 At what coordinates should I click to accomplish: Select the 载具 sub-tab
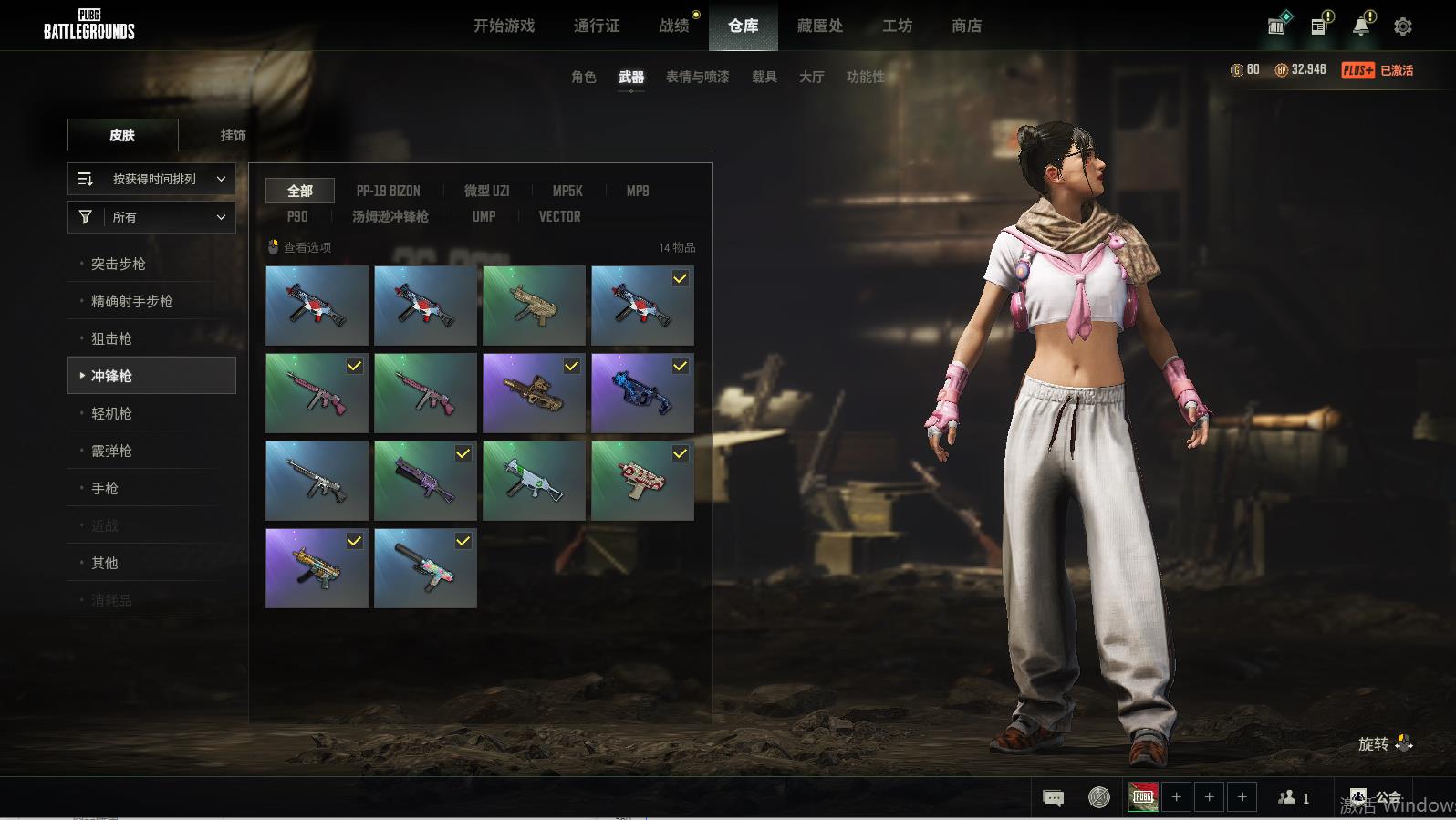click(764, 77)
